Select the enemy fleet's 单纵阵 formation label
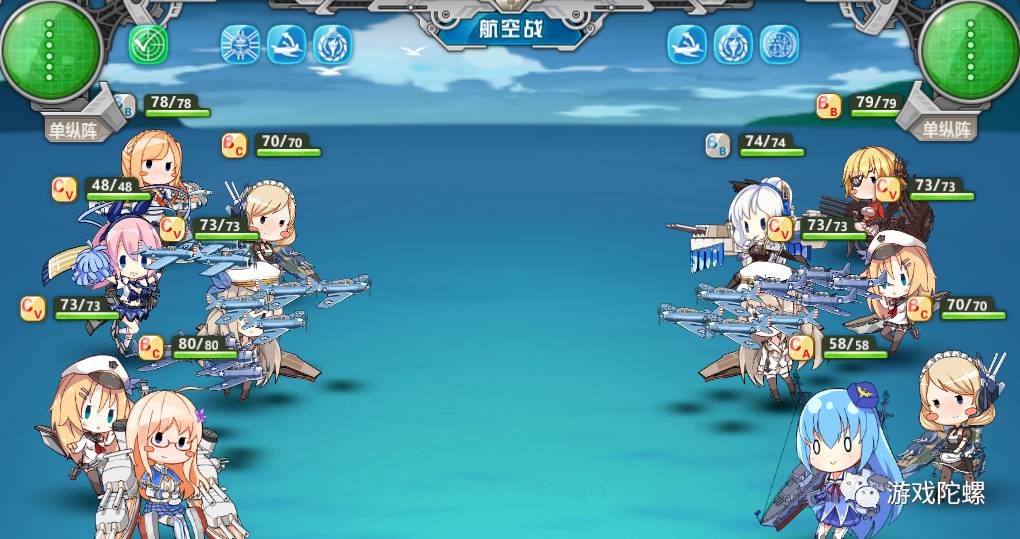Image resolution: width=1020 pixels, height=539 pixels. point(946,129)
